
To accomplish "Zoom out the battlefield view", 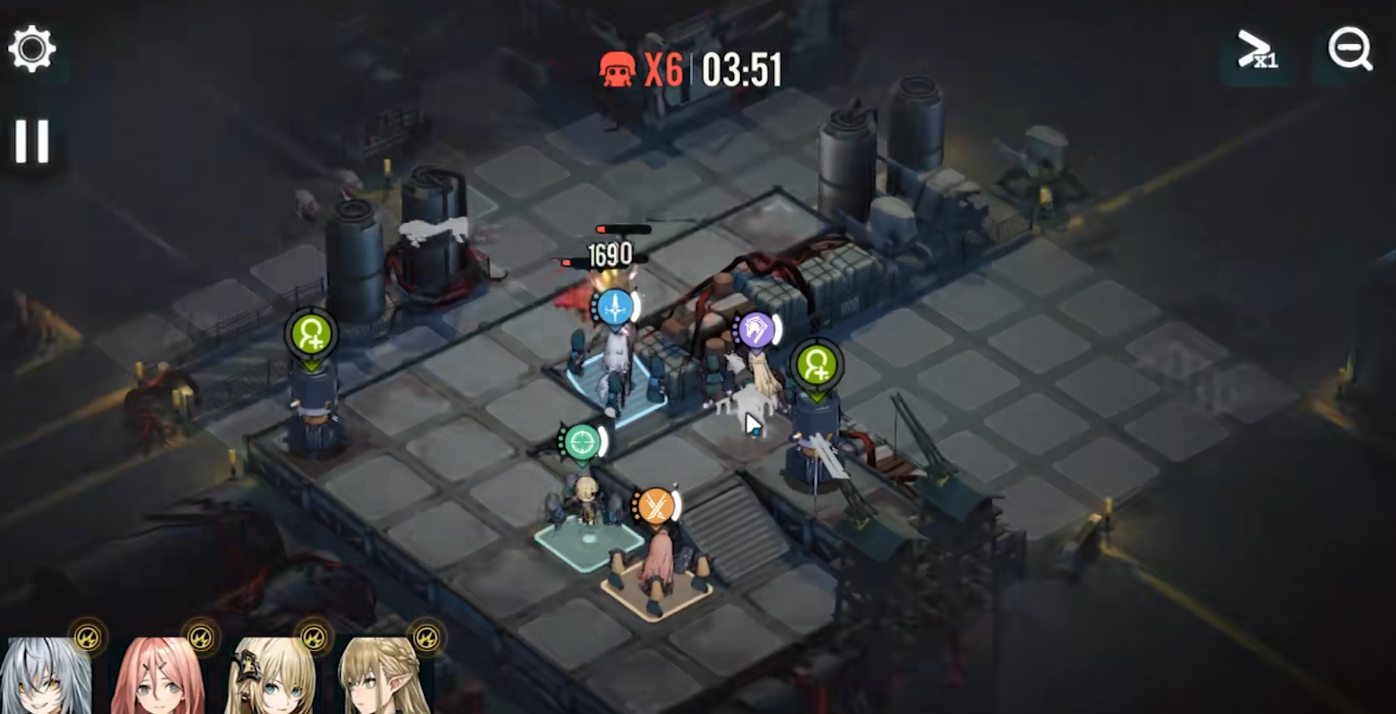I will 1349,49.
